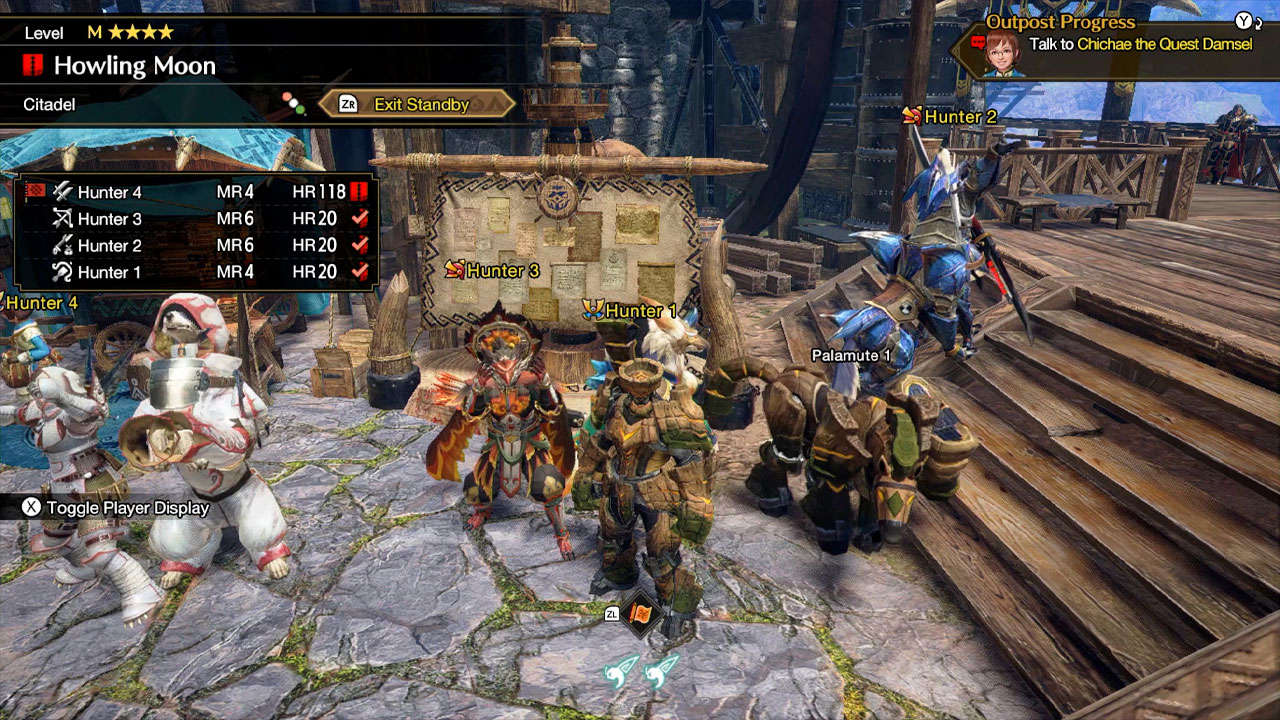Viewport: 1280px width, 720px height.
Task: Select the Exit Standby button
Action: 418,104
